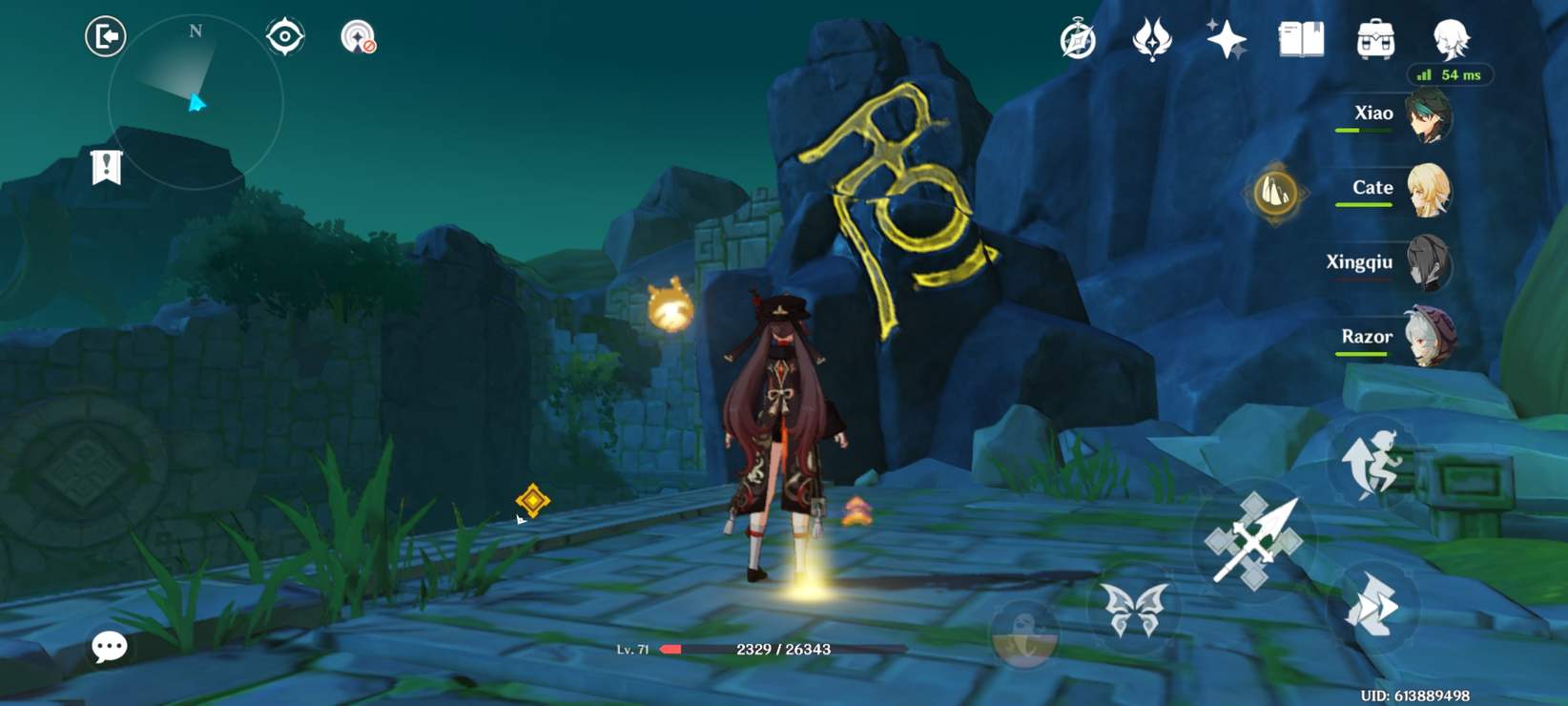Tap the glowing elemental skill ring
Viewport: 1568px width, 706px height.
[1276, 191]
